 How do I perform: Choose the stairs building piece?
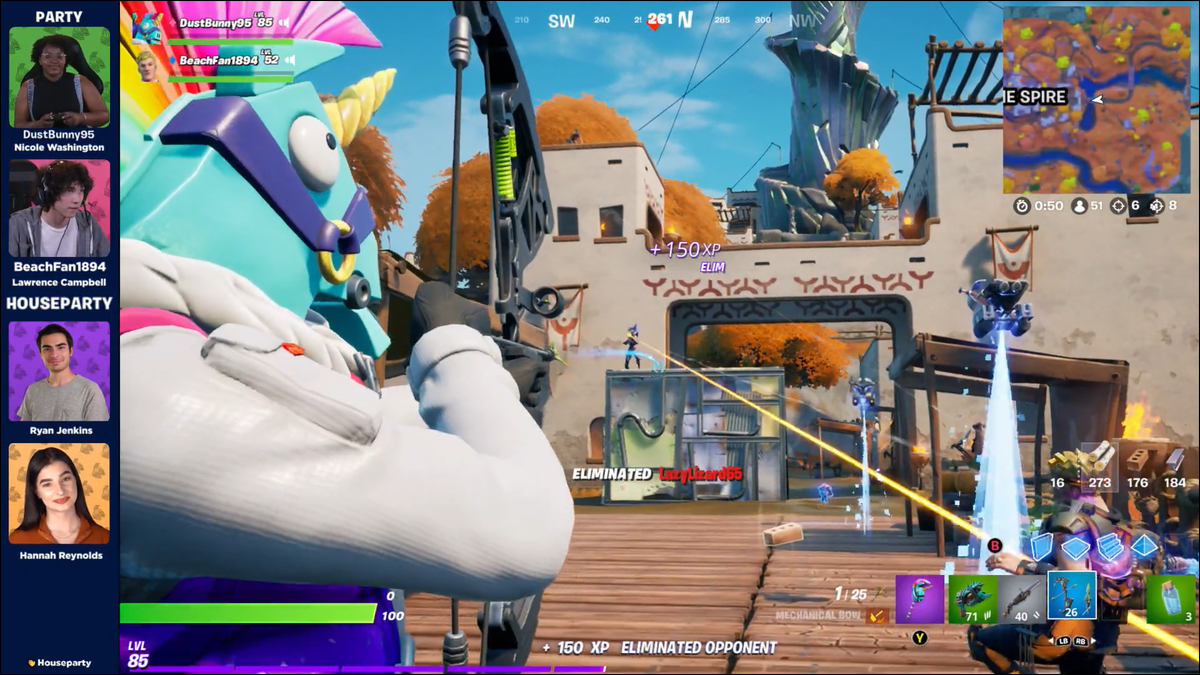click(x=1110, y=546)
